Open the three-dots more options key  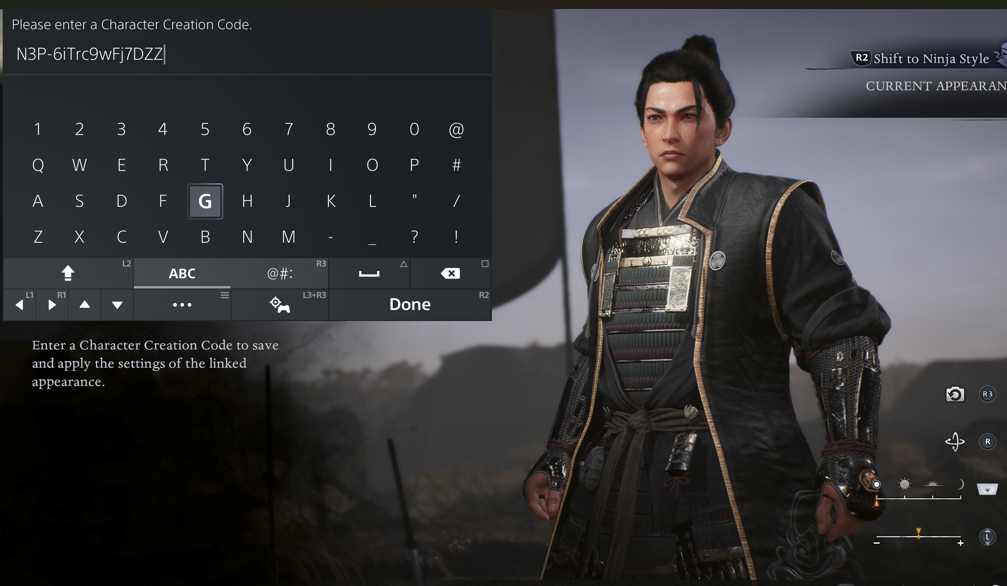pos(182,304)
